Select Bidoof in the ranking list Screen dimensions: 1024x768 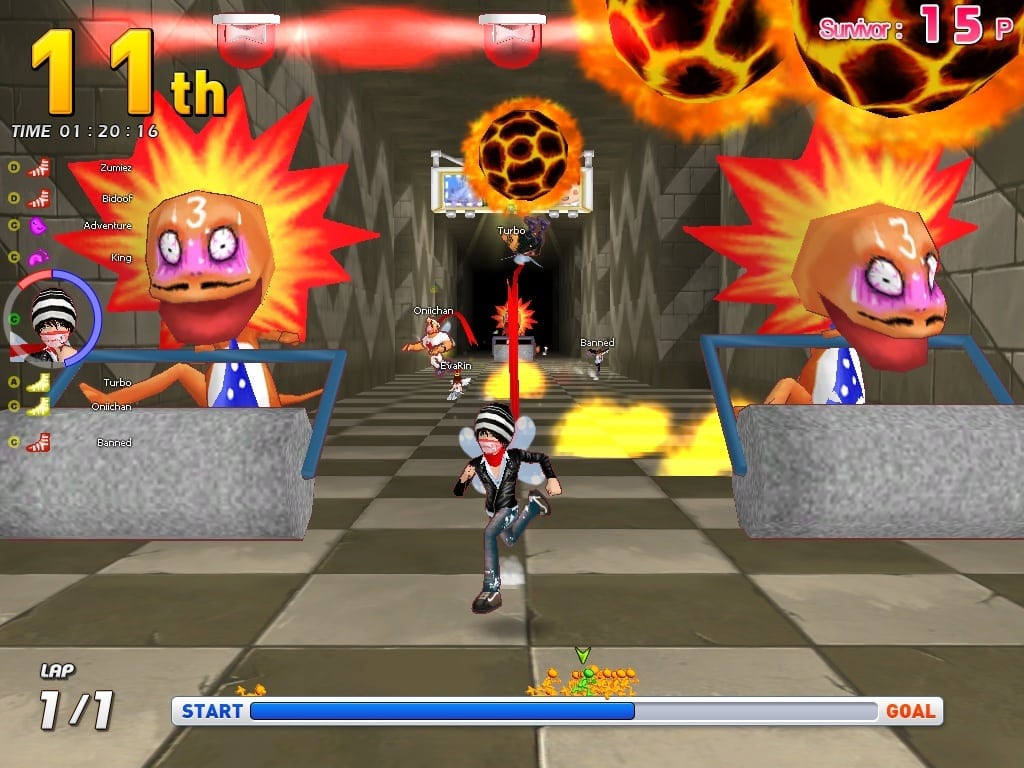pos(116,199)
